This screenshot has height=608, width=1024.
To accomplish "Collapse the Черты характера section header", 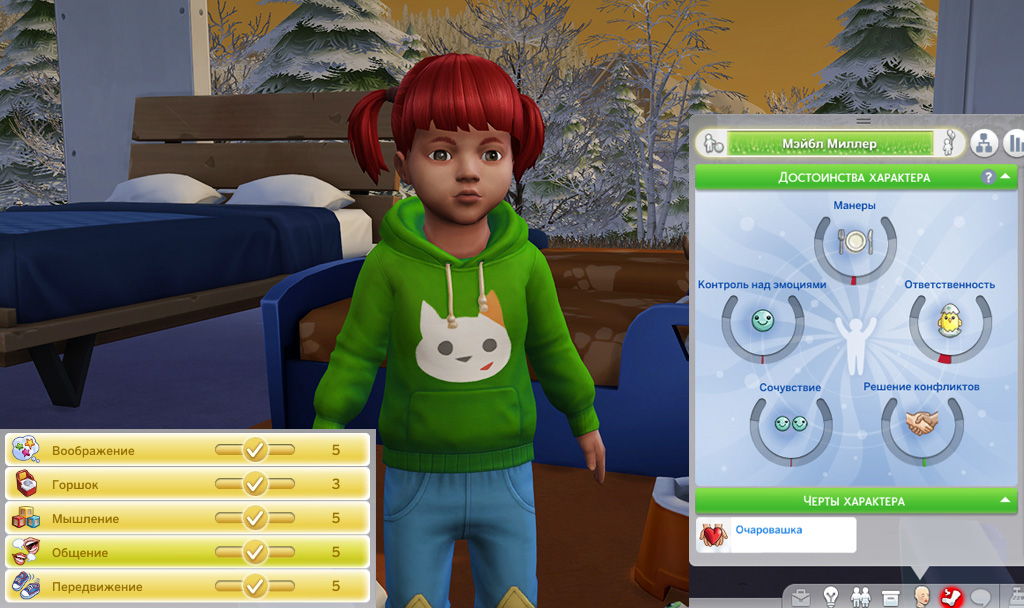I will (x=1003, y=500).
